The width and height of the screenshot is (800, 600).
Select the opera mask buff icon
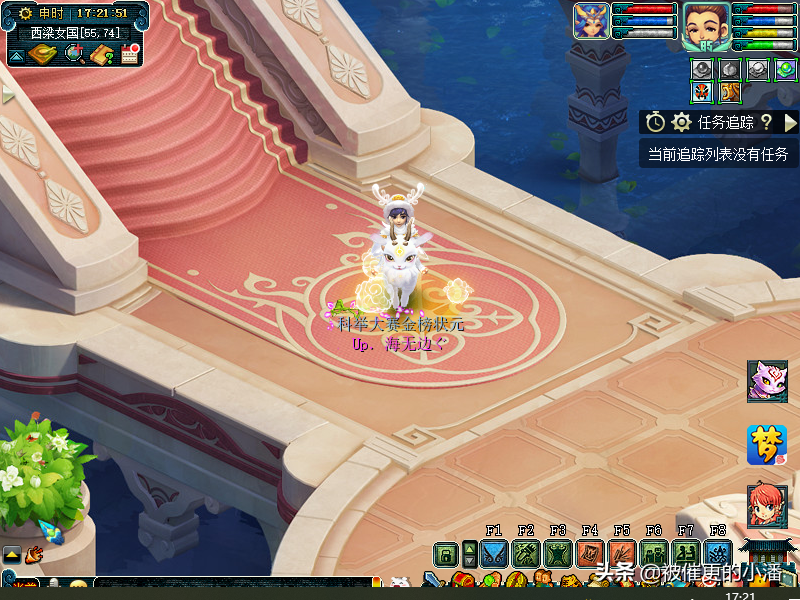703,93
